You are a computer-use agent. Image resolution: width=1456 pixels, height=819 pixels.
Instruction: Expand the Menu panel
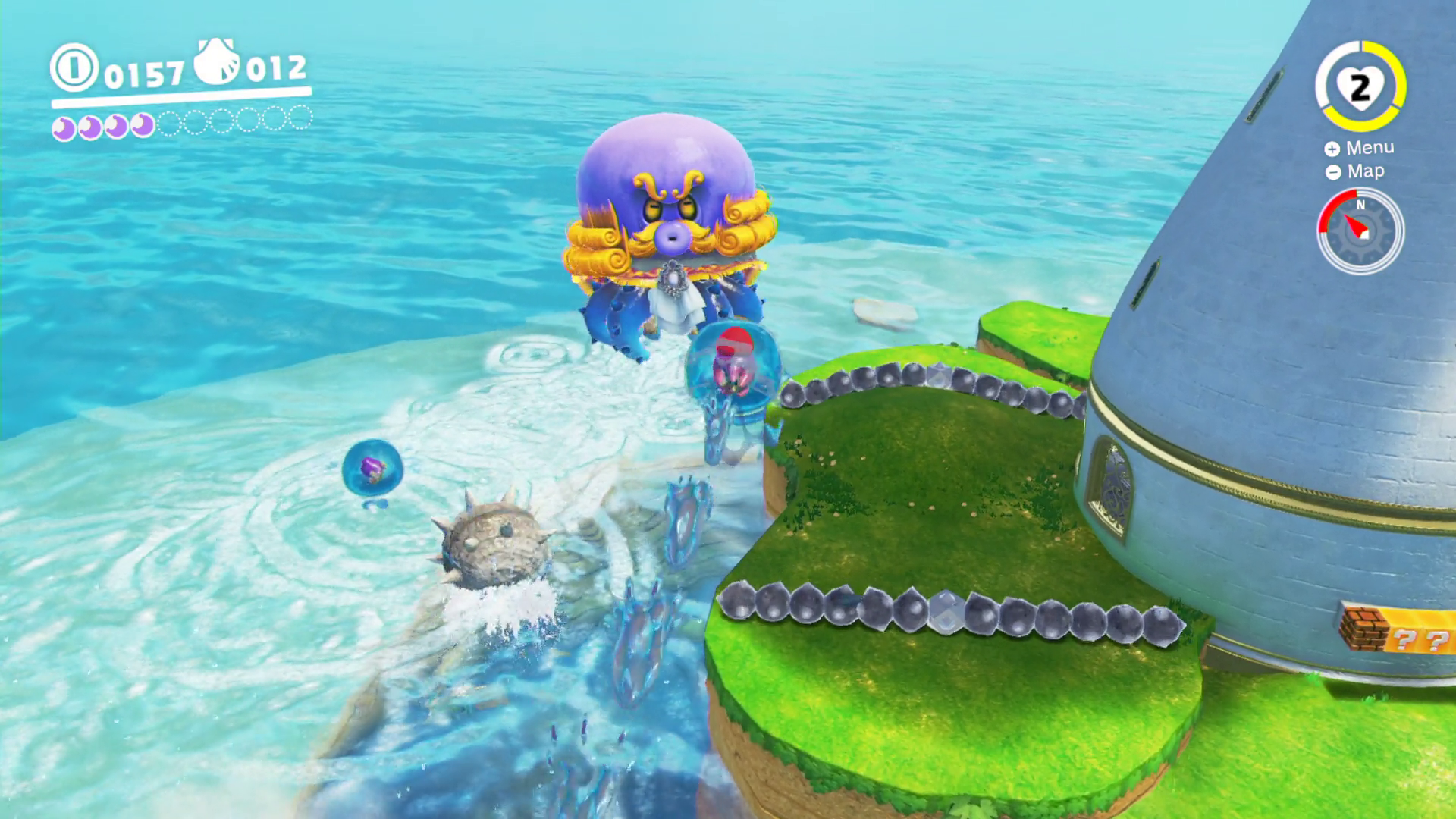[1370, 147]
